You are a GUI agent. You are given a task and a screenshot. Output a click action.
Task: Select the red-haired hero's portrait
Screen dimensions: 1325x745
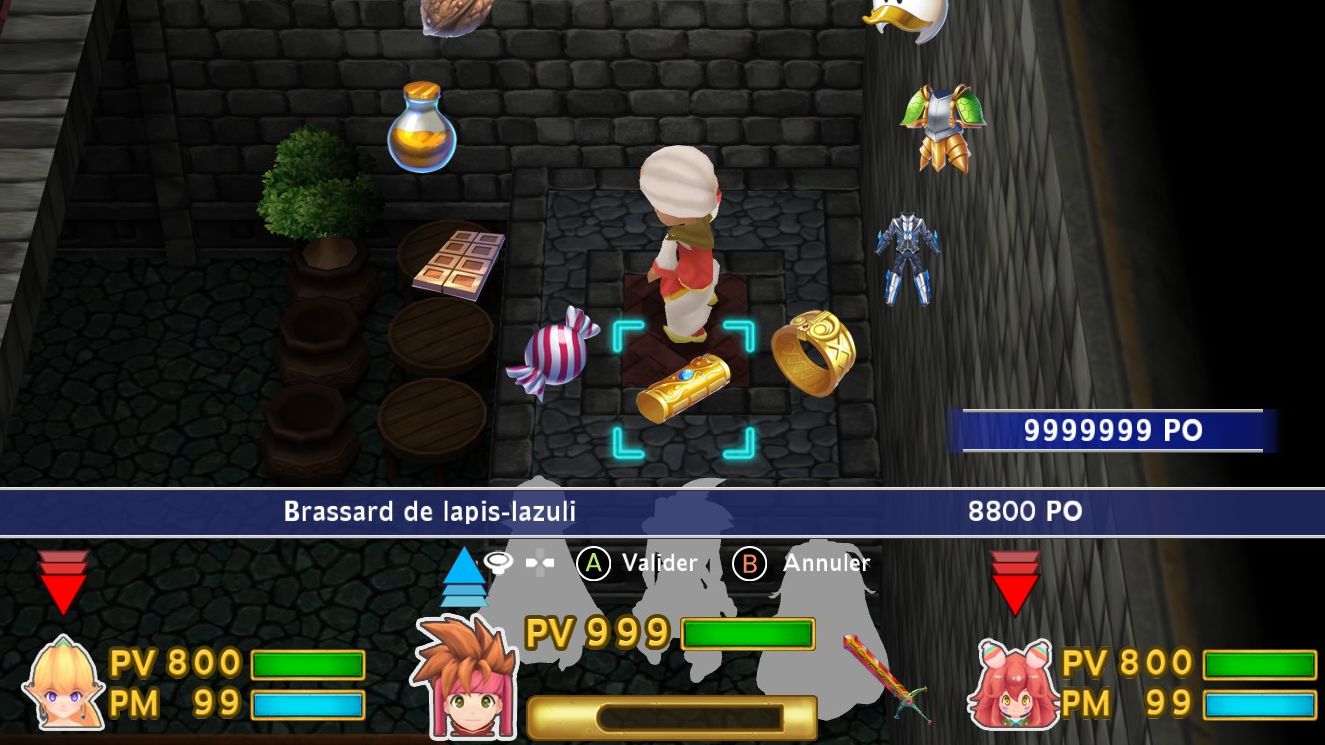[x=465, y=677]
